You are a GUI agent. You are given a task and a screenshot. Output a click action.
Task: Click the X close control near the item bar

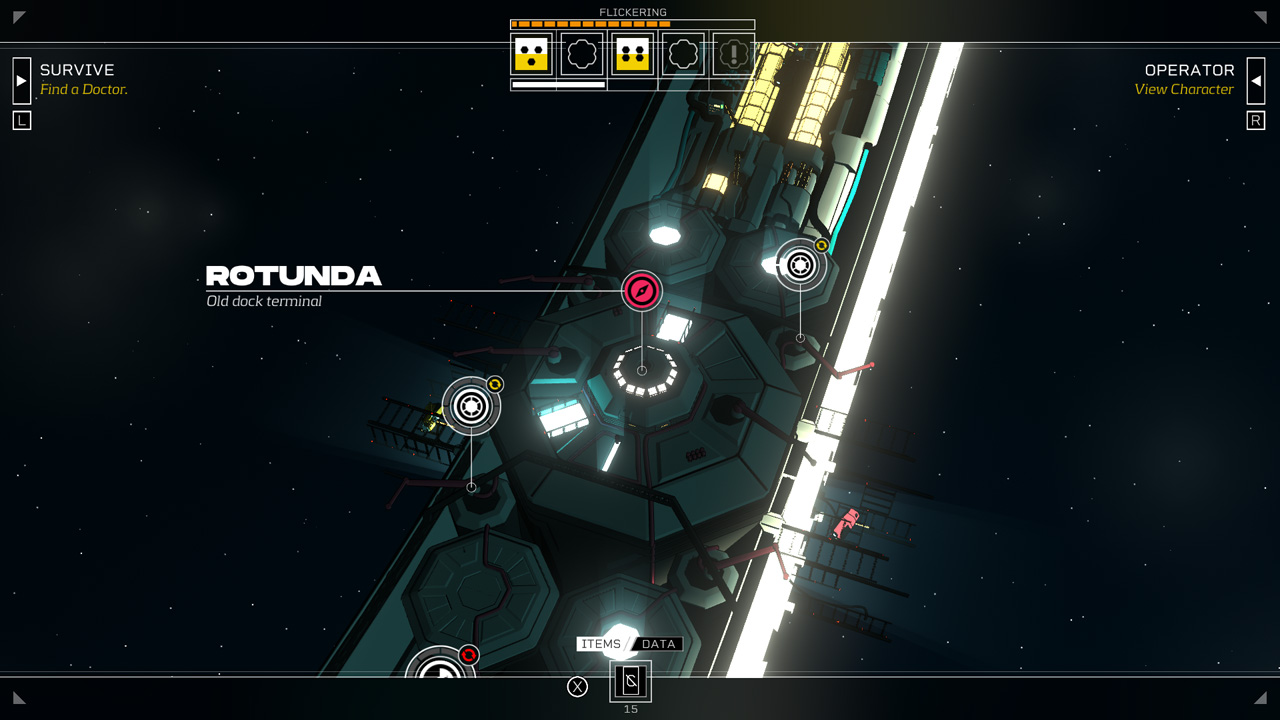tap(577, 686)
